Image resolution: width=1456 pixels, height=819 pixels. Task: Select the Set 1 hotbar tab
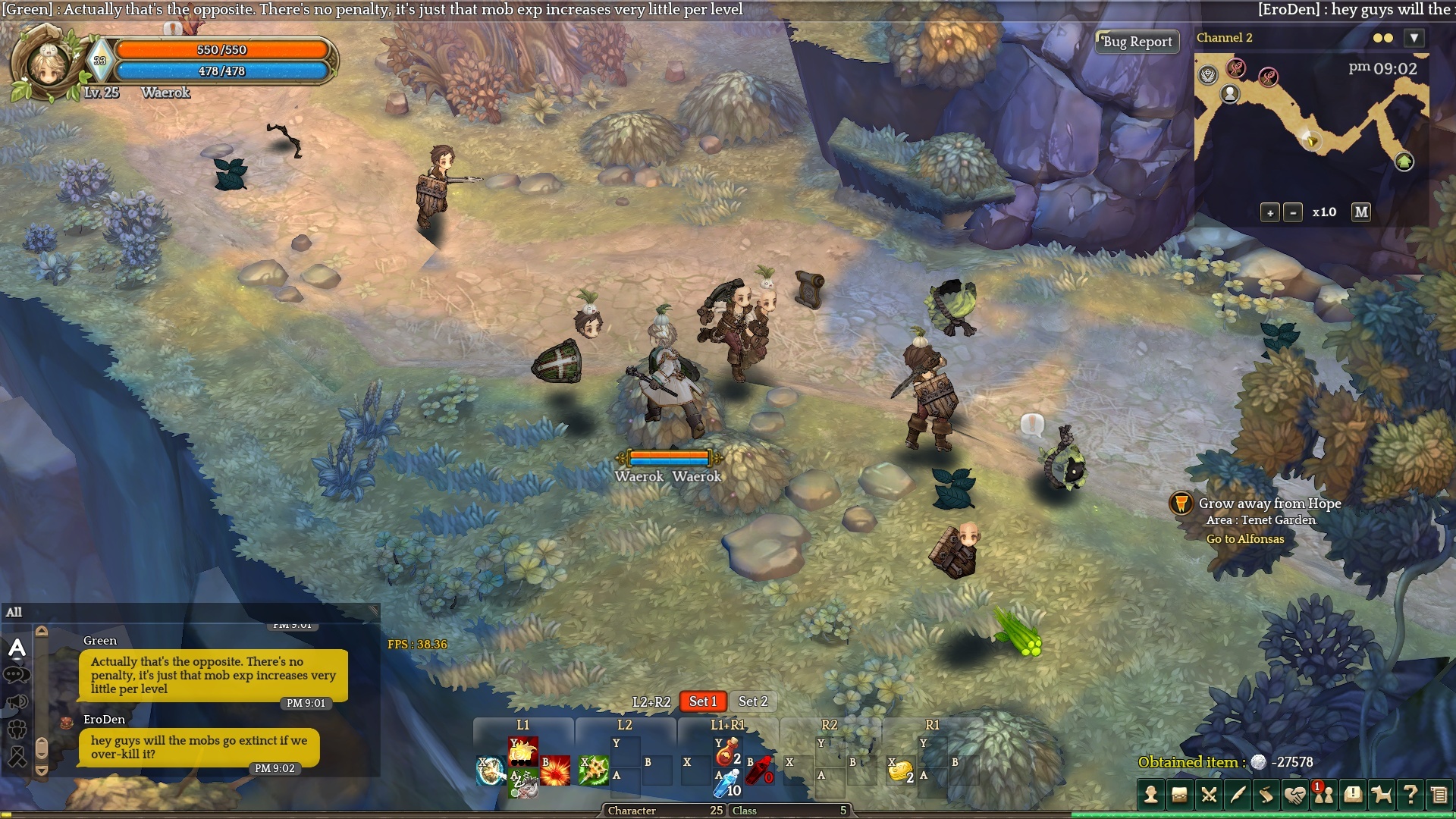tap(702, 702)
